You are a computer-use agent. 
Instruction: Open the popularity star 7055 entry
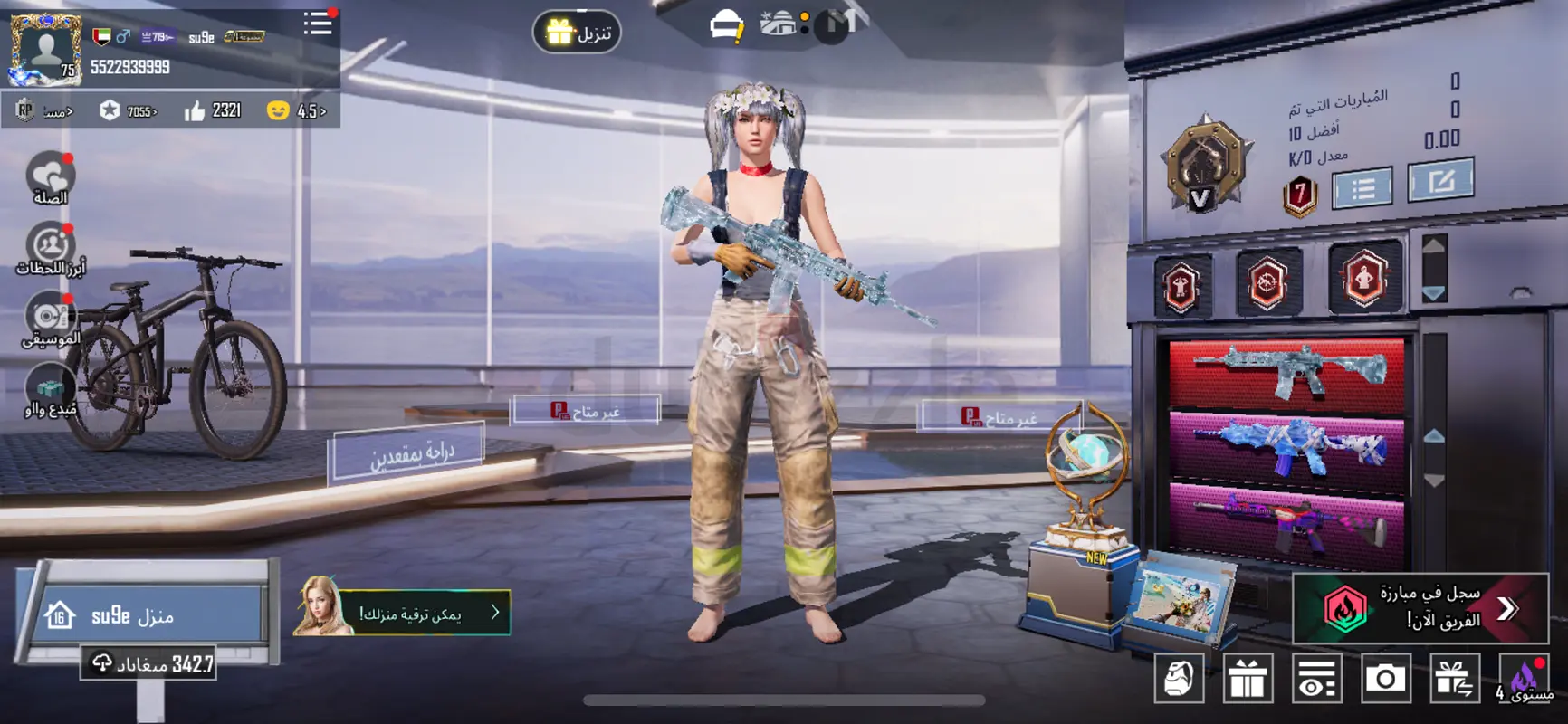tap(129, 111)
